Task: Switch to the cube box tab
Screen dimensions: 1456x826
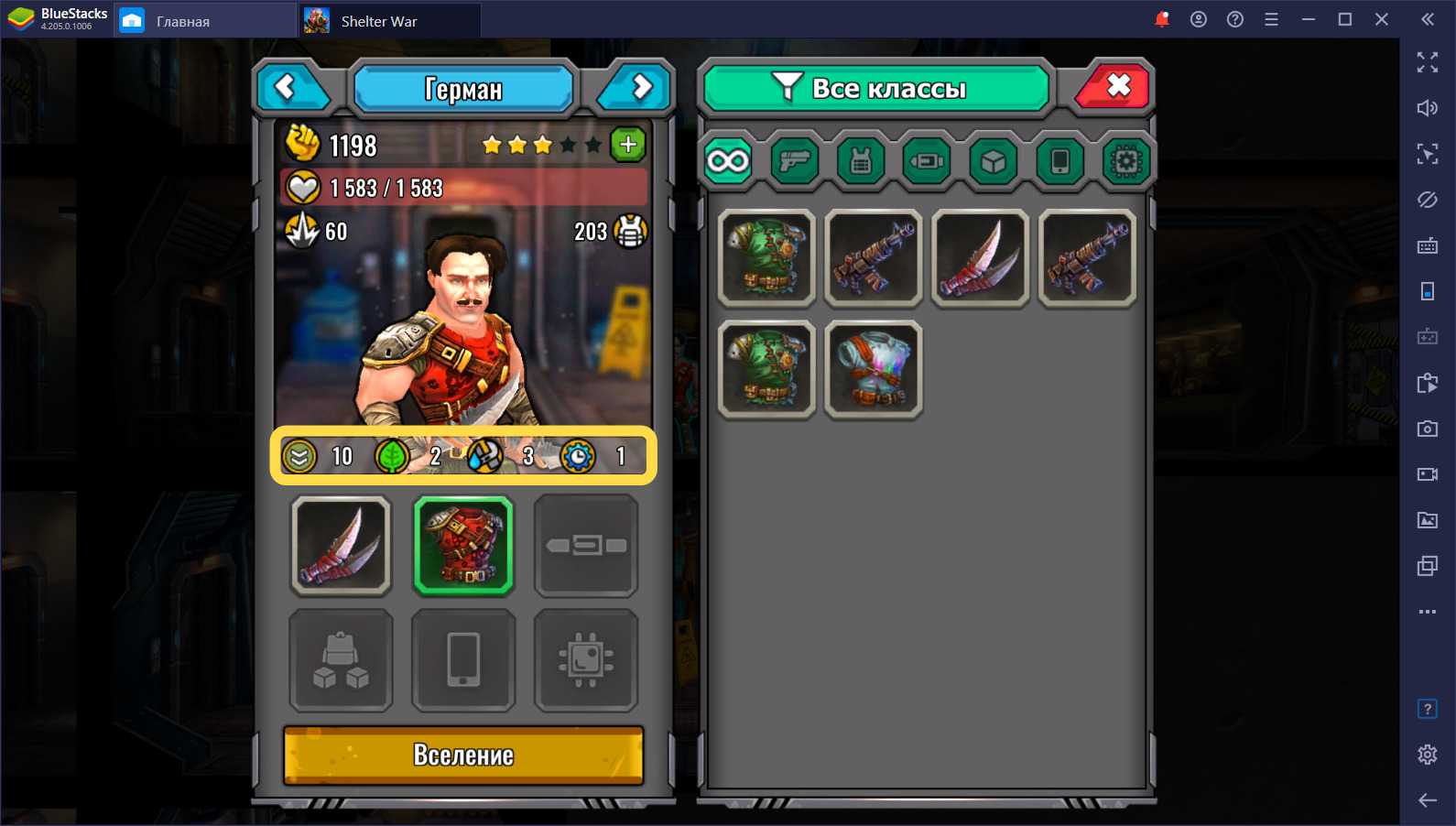Action: click(x=994, y=162)
